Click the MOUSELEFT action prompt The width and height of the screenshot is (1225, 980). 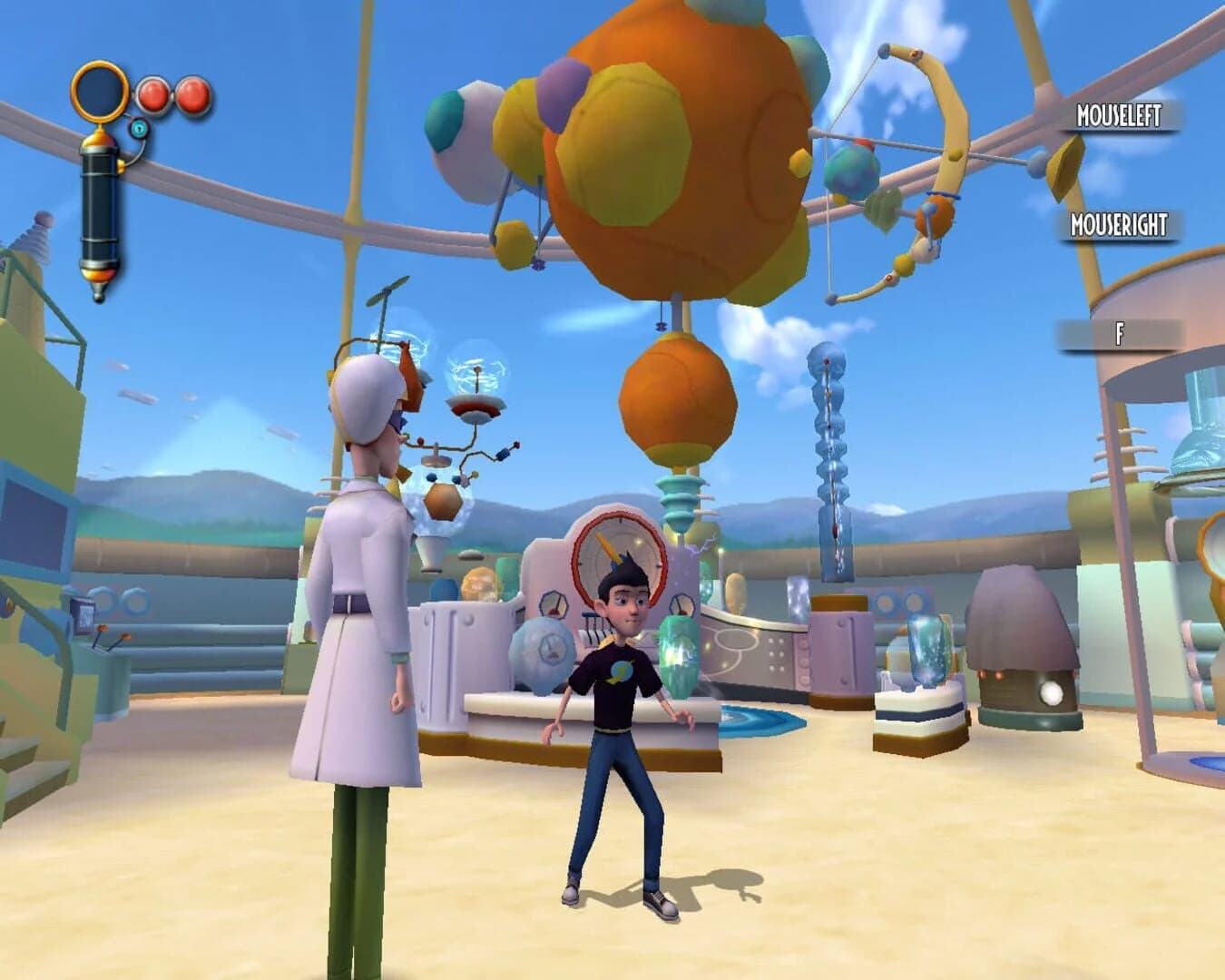[1118, 116]
